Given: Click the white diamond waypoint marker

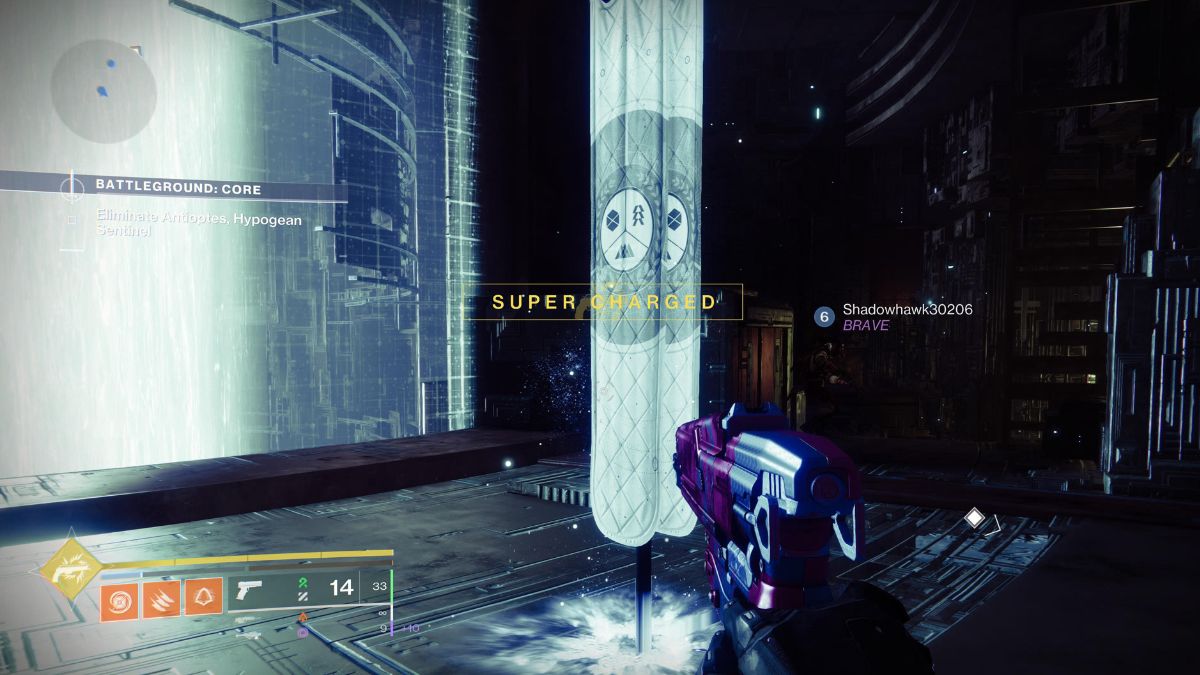Looking at the screenshot, I should (974, 517).
